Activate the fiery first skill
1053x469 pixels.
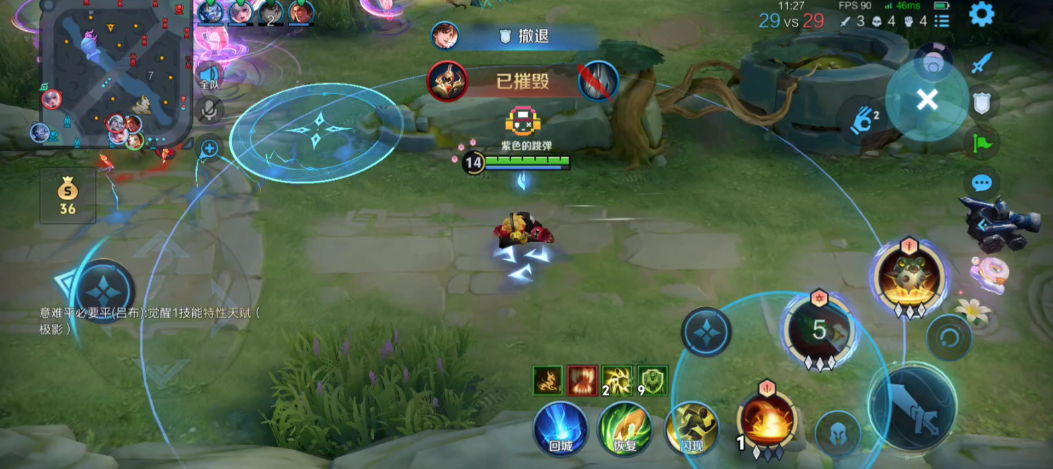click(x=766, y=421)
